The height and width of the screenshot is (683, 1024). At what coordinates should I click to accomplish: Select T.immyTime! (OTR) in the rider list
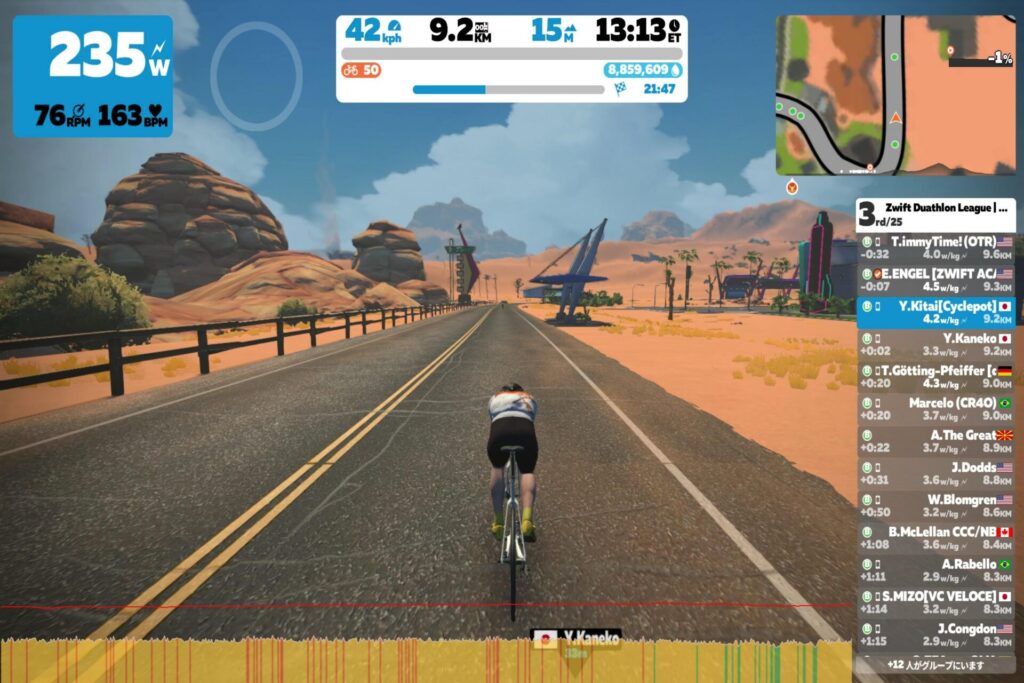pyautogui.click(x=936, y=247)
